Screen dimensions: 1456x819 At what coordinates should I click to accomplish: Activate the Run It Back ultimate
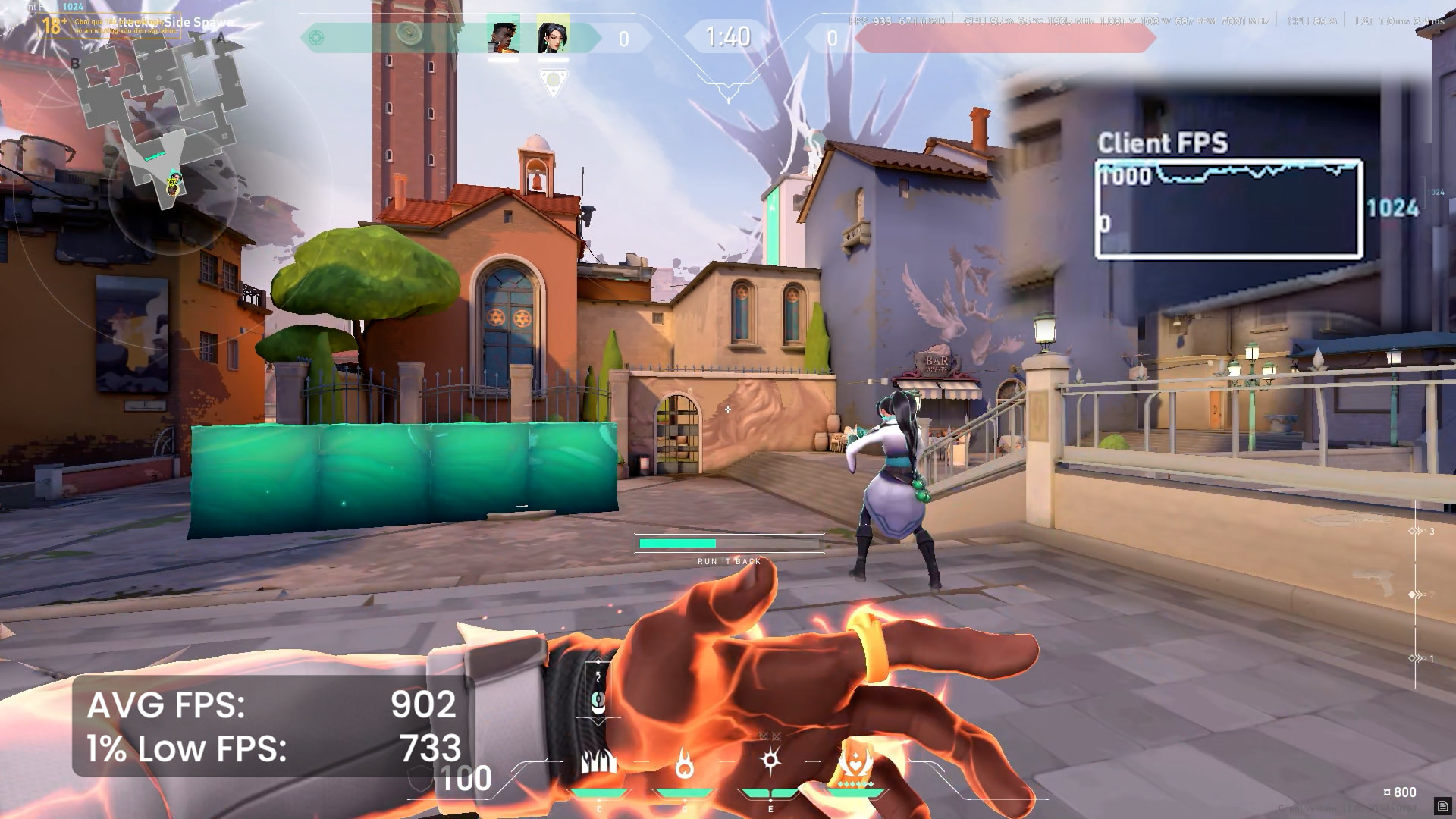pyautogui.click(x=855, y=764)
